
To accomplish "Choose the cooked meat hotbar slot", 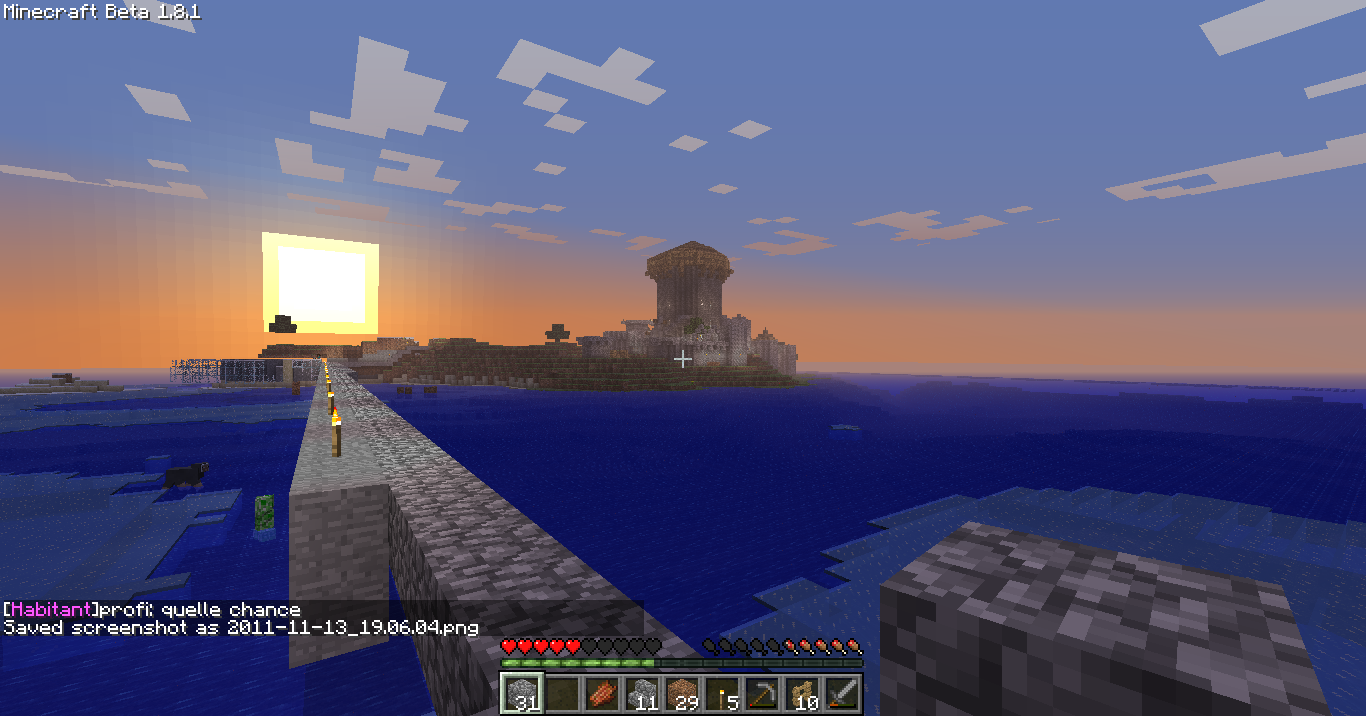I will point(601,692).
